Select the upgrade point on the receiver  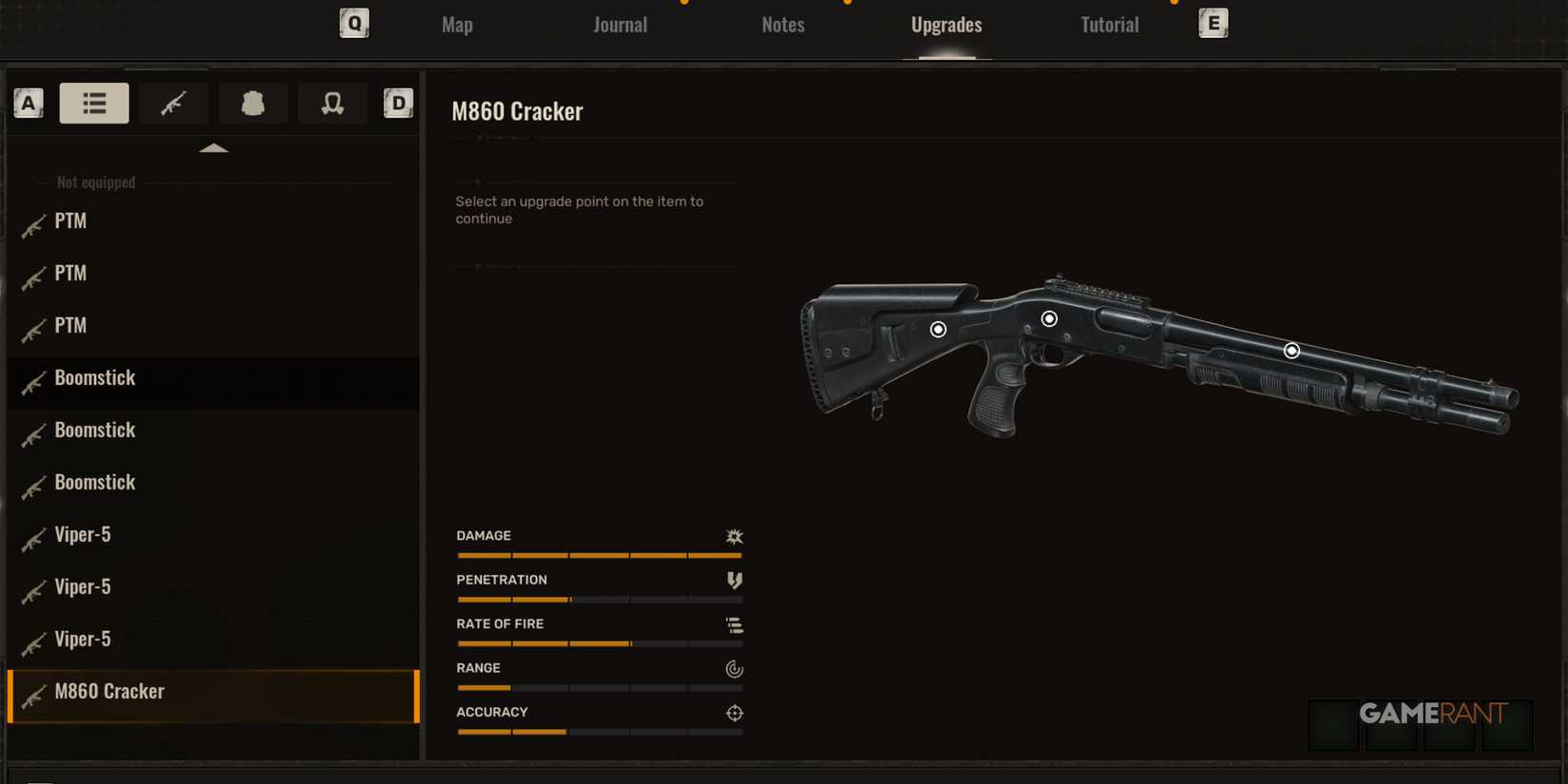(x=1049, y=318)
